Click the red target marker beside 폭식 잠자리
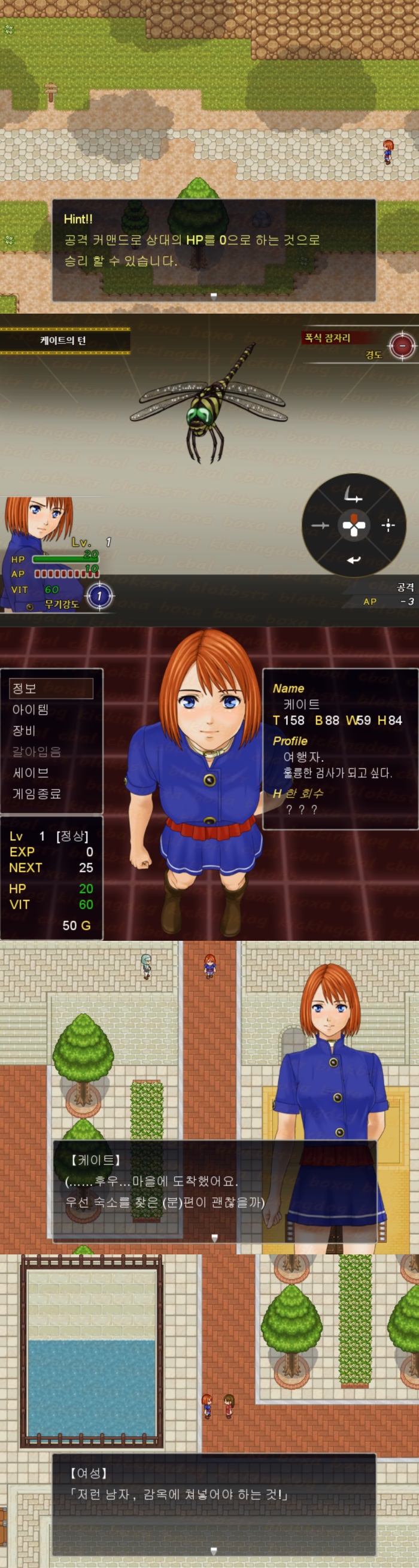Screen dimensions: 419x1568 [x=402, y=346]
